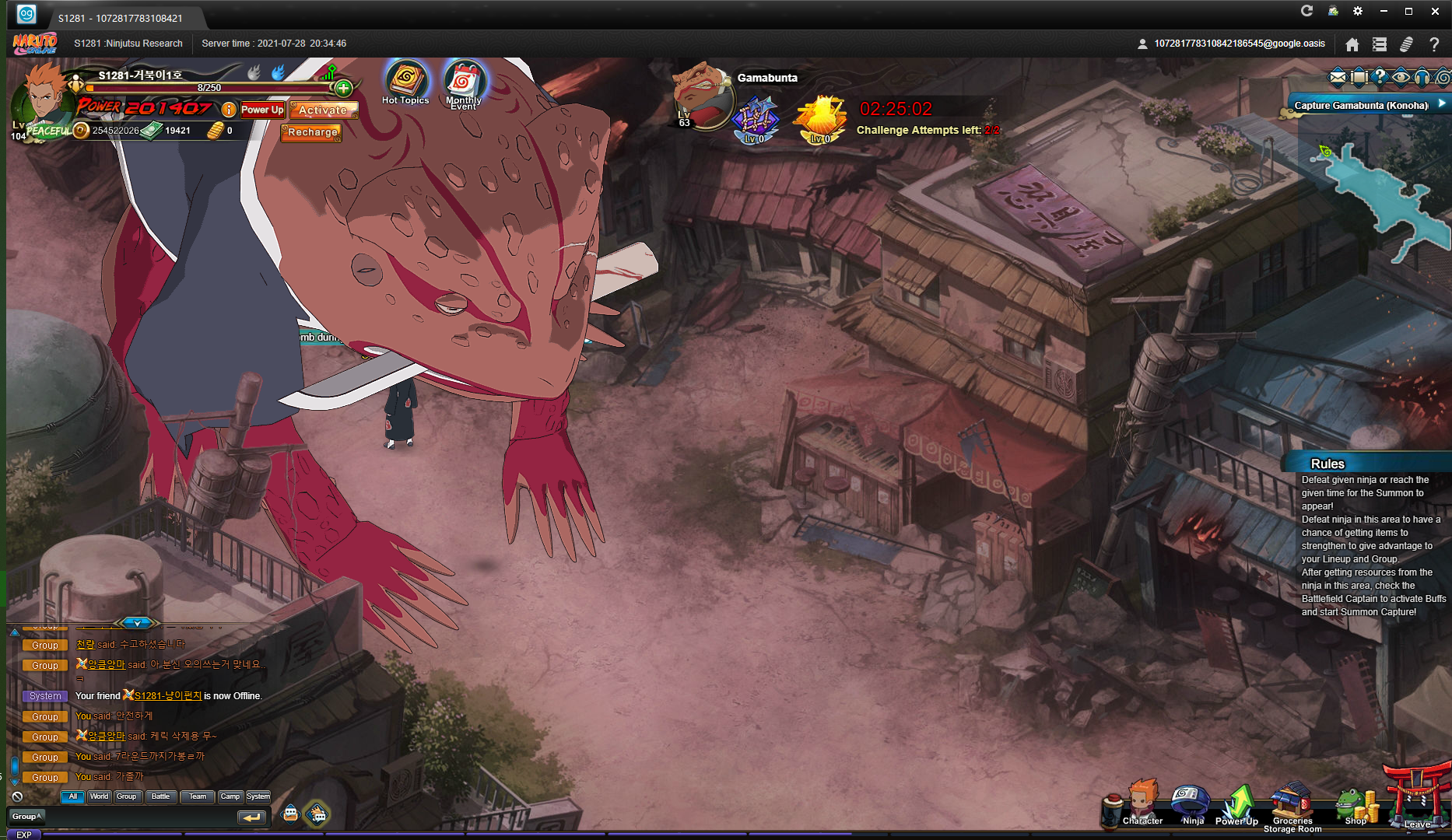Open Groceries Storage Room
This screenshot has height=840, width=1452.
(1292, 806)
